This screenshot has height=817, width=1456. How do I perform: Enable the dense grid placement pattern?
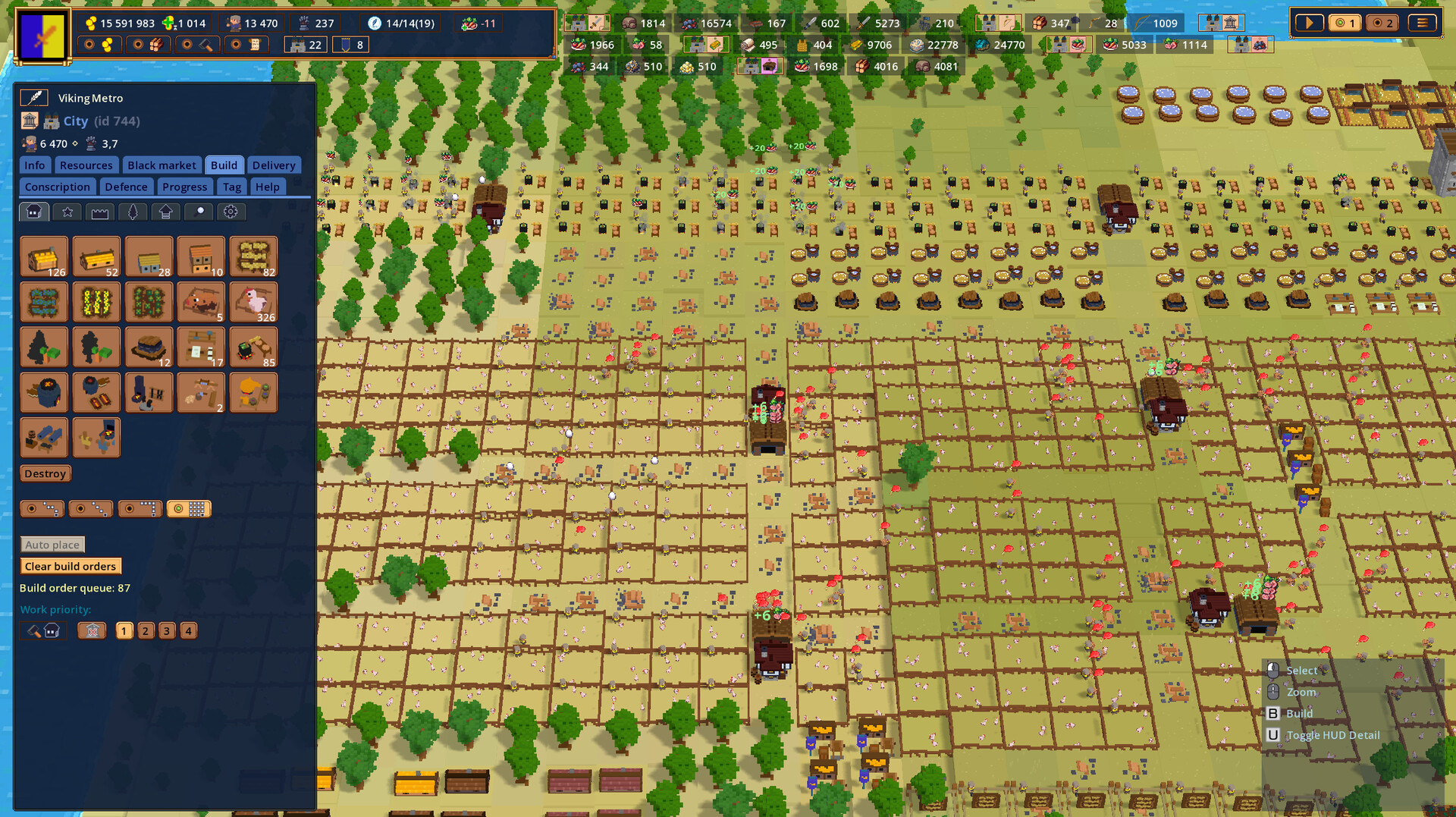[188, 508]
